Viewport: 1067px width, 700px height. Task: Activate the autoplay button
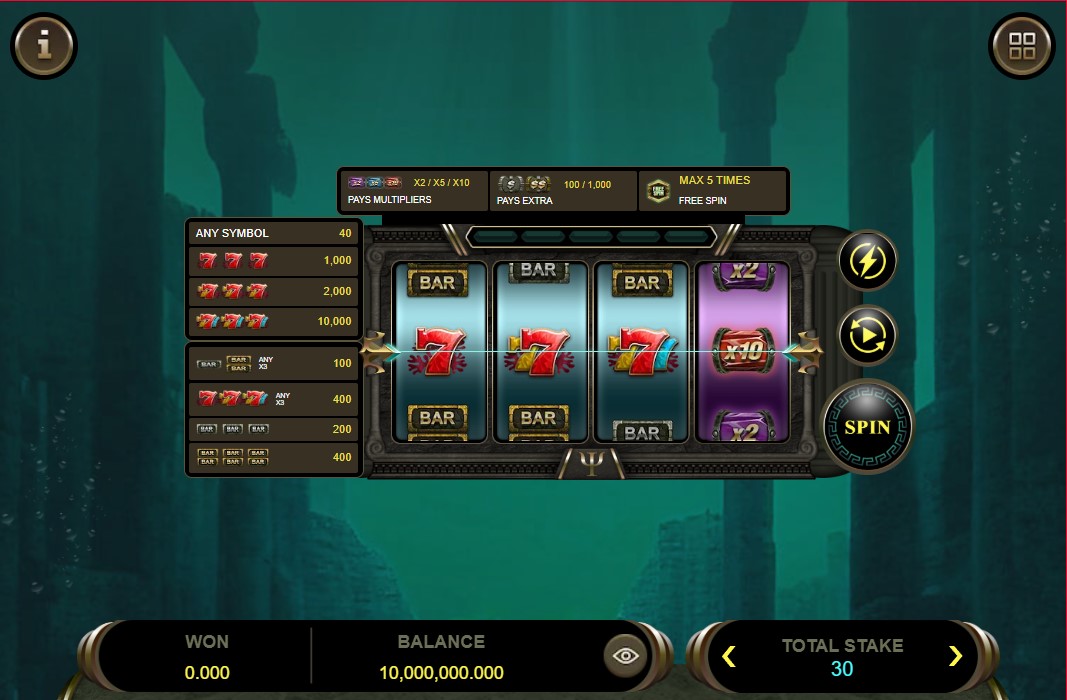click(x=867, y=336)
